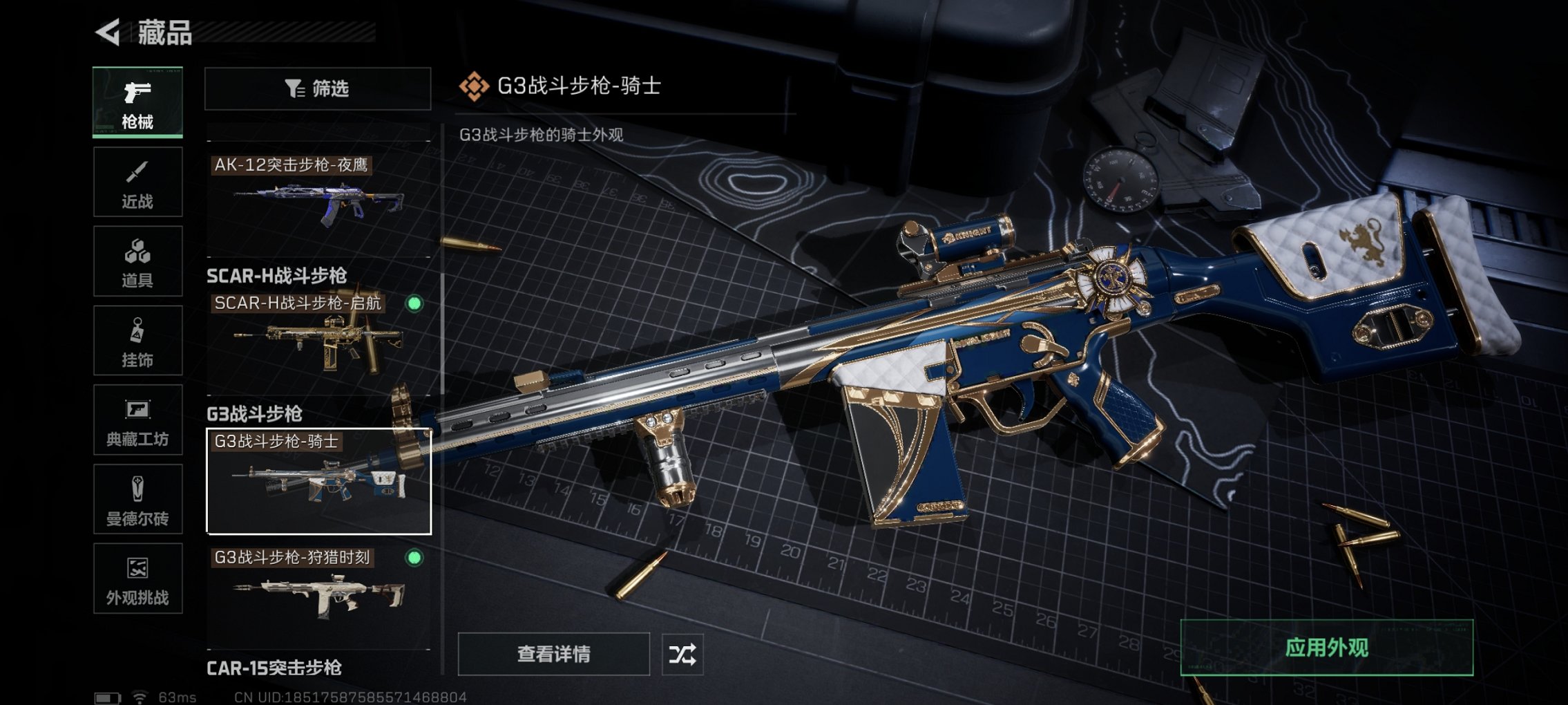
Task: Open the 曼德尔砖 Mandel brick section
Action: point(137,499)
